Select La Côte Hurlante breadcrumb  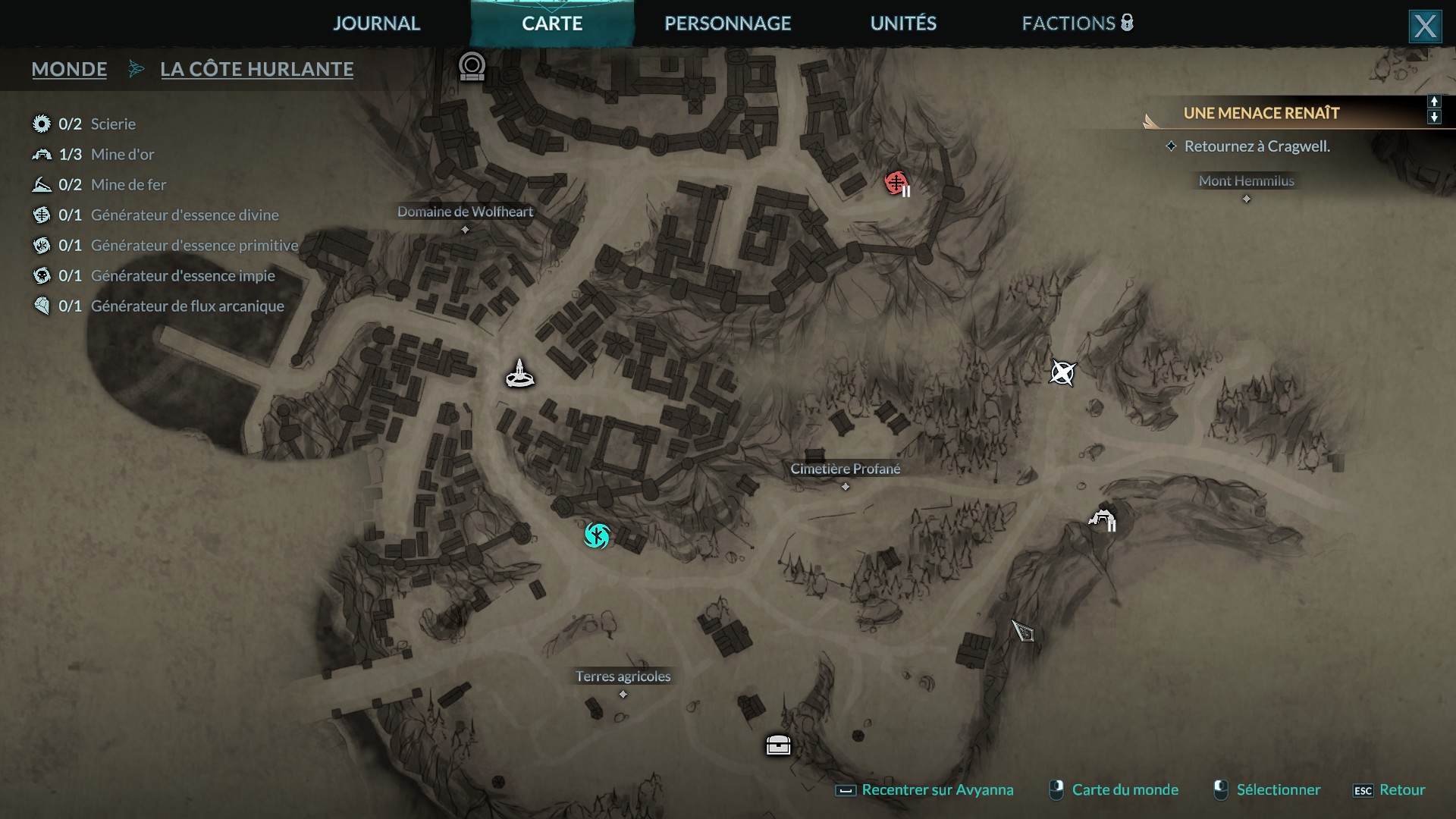coord(256,69)
